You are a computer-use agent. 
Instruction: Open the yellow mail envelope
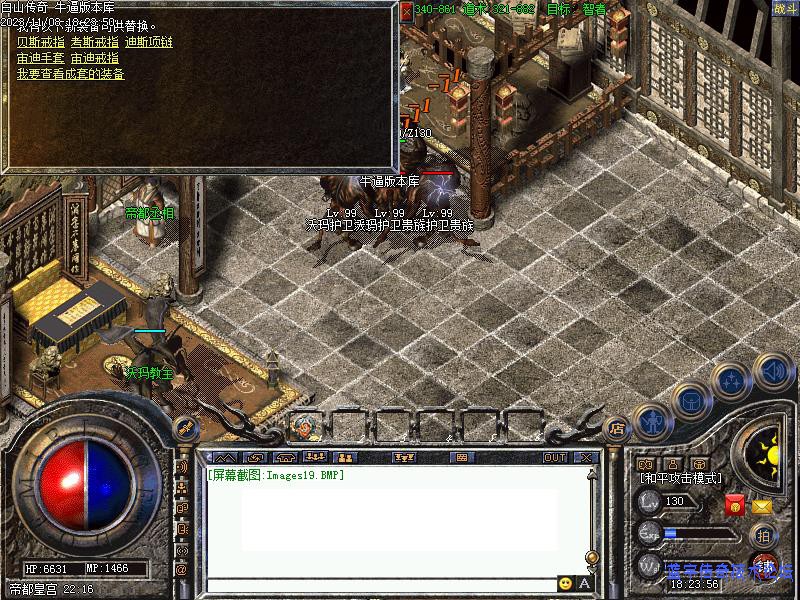click(x=762, y=506)
